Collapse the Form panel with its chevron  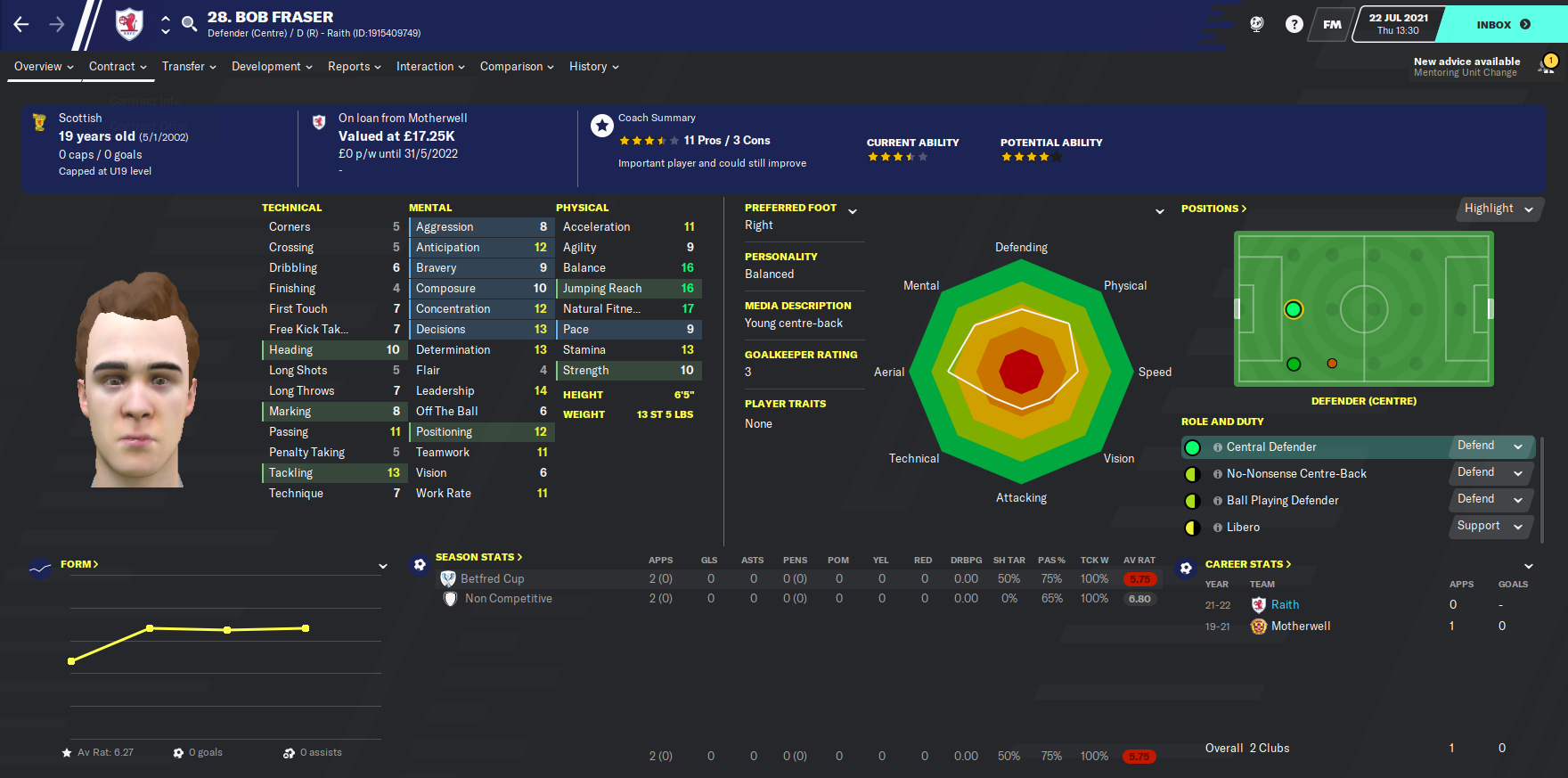(383, 566)
